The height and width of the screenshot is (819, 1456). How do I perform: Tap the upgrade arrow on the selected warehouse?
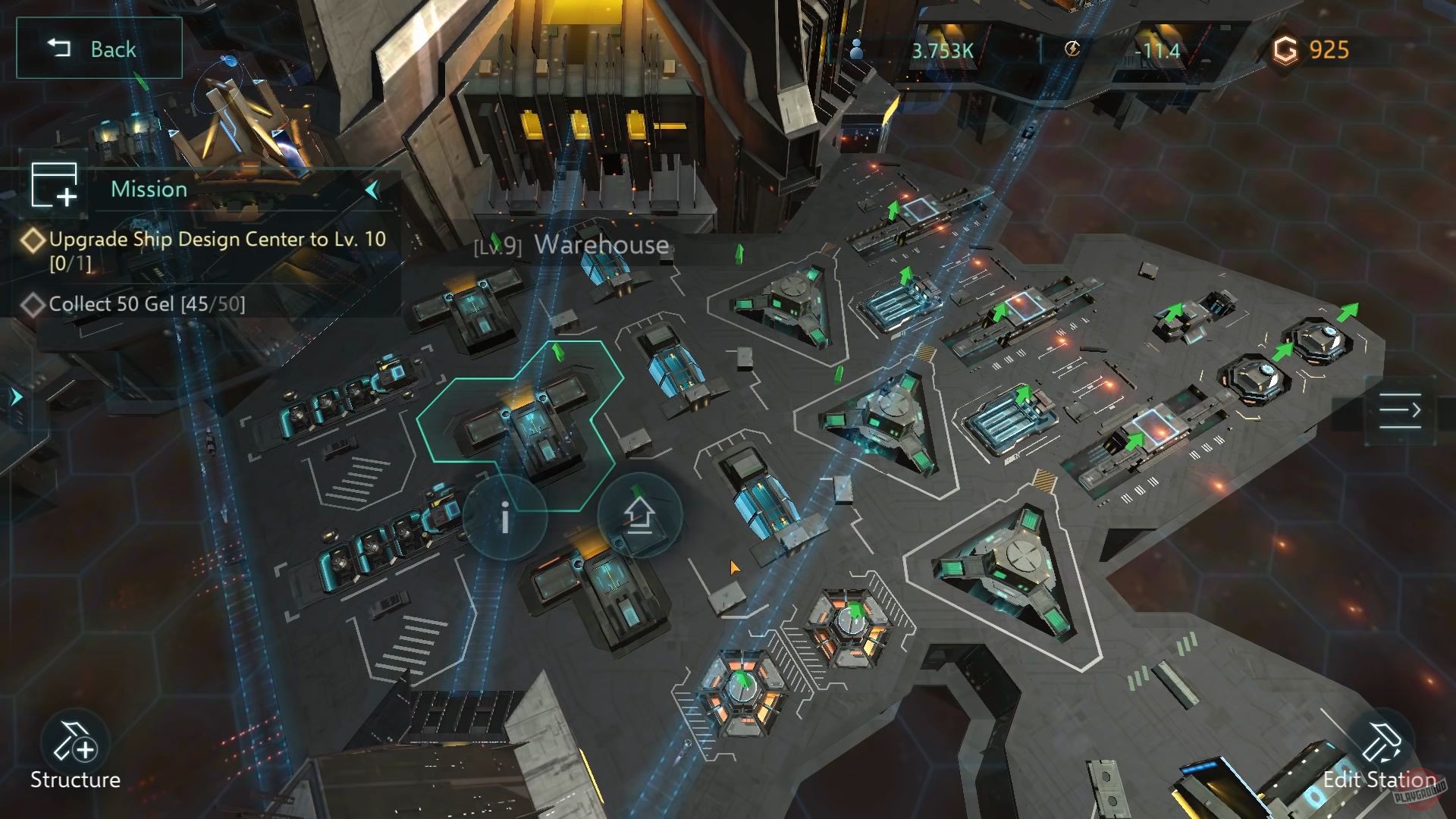click(639, 516)
